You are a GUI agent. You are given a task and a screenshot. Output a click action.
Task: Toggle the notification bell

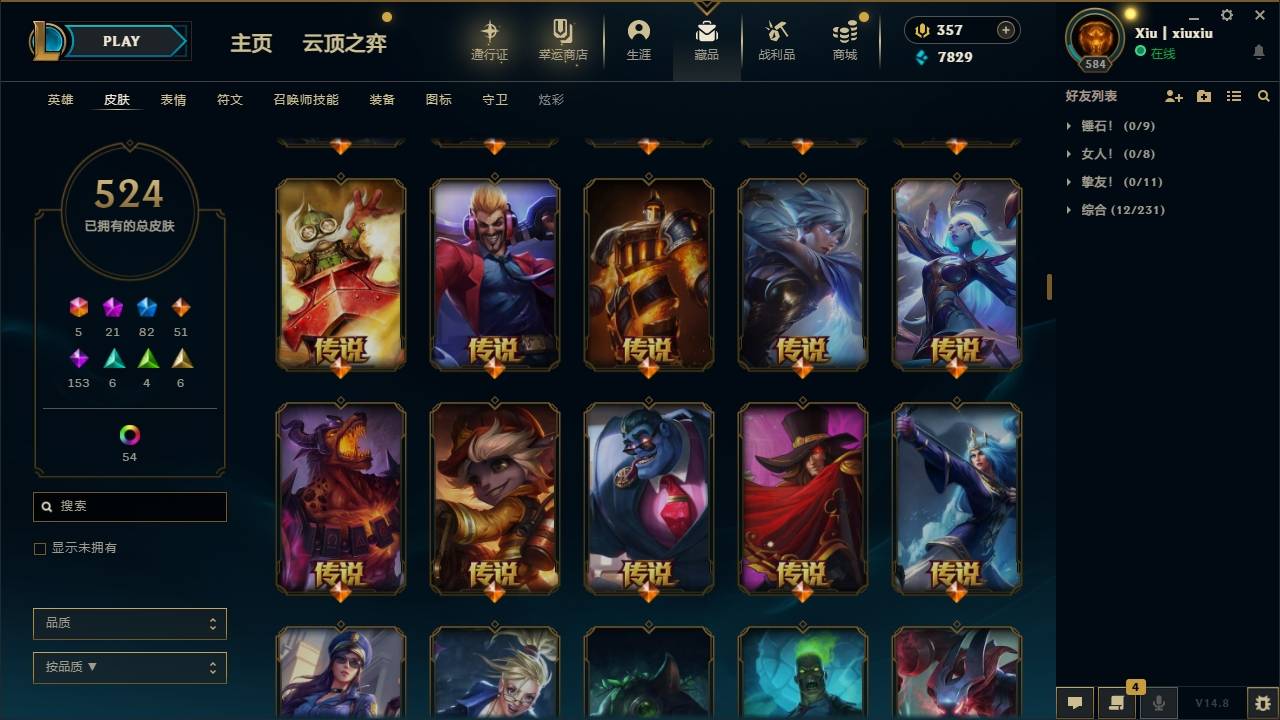pos(1258,52)
